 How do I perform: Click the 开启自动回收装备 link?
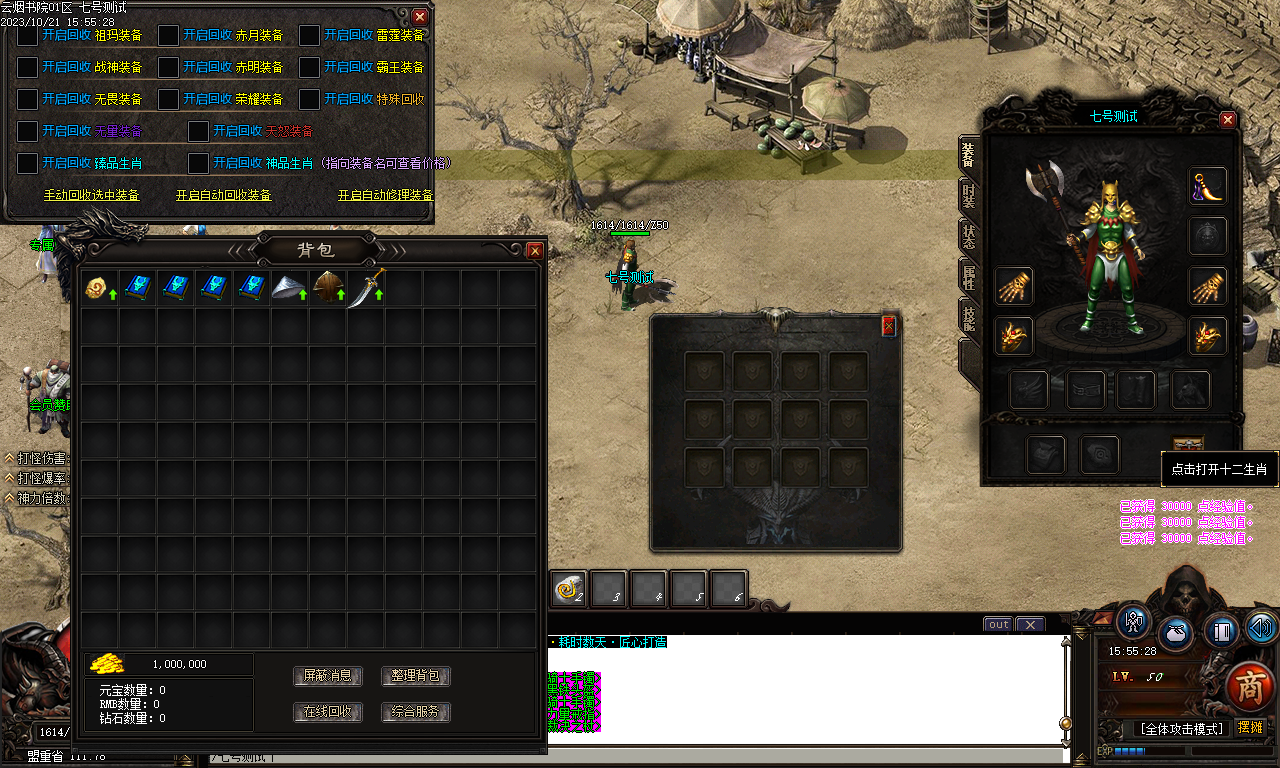[x=223, y=195]
